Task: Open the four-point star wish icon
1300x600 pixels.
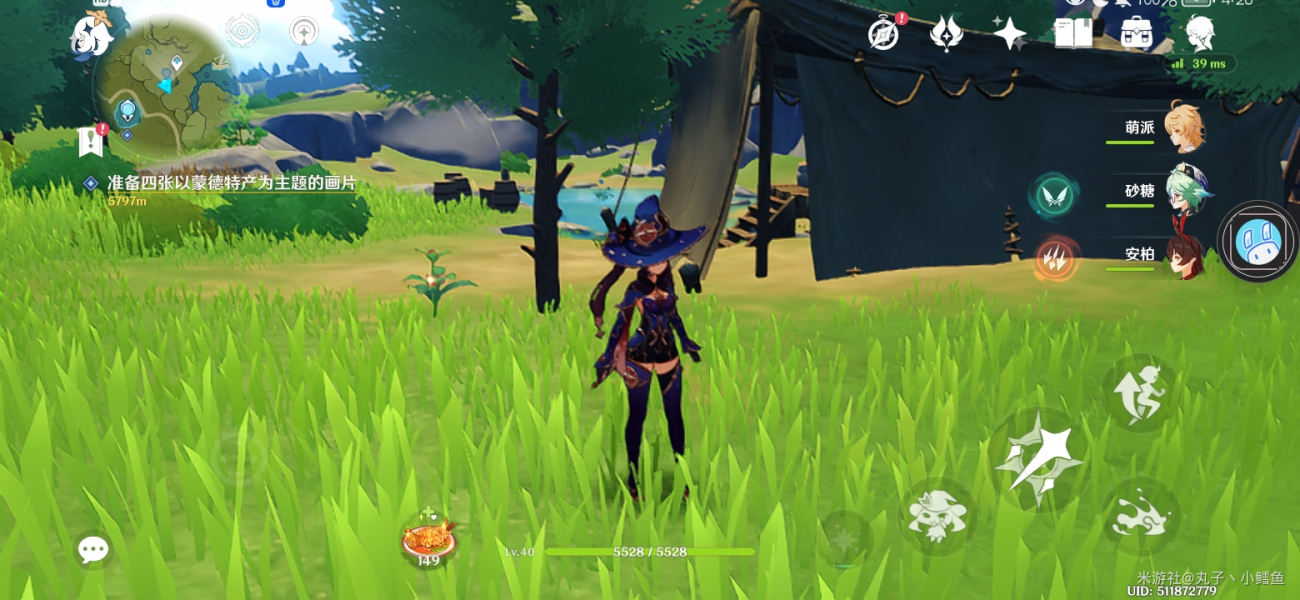Action: click(1009, 34)
